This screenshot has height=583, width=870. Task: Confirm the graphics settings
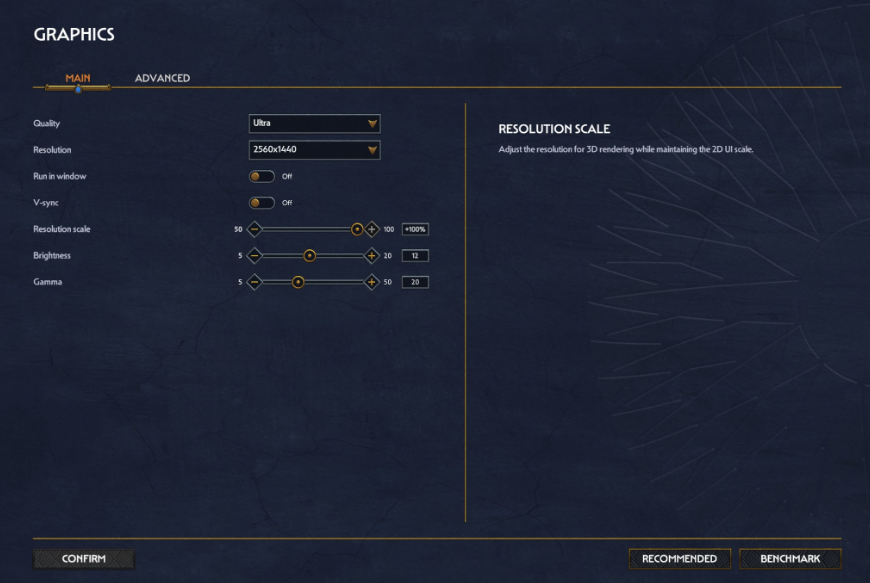84,559
